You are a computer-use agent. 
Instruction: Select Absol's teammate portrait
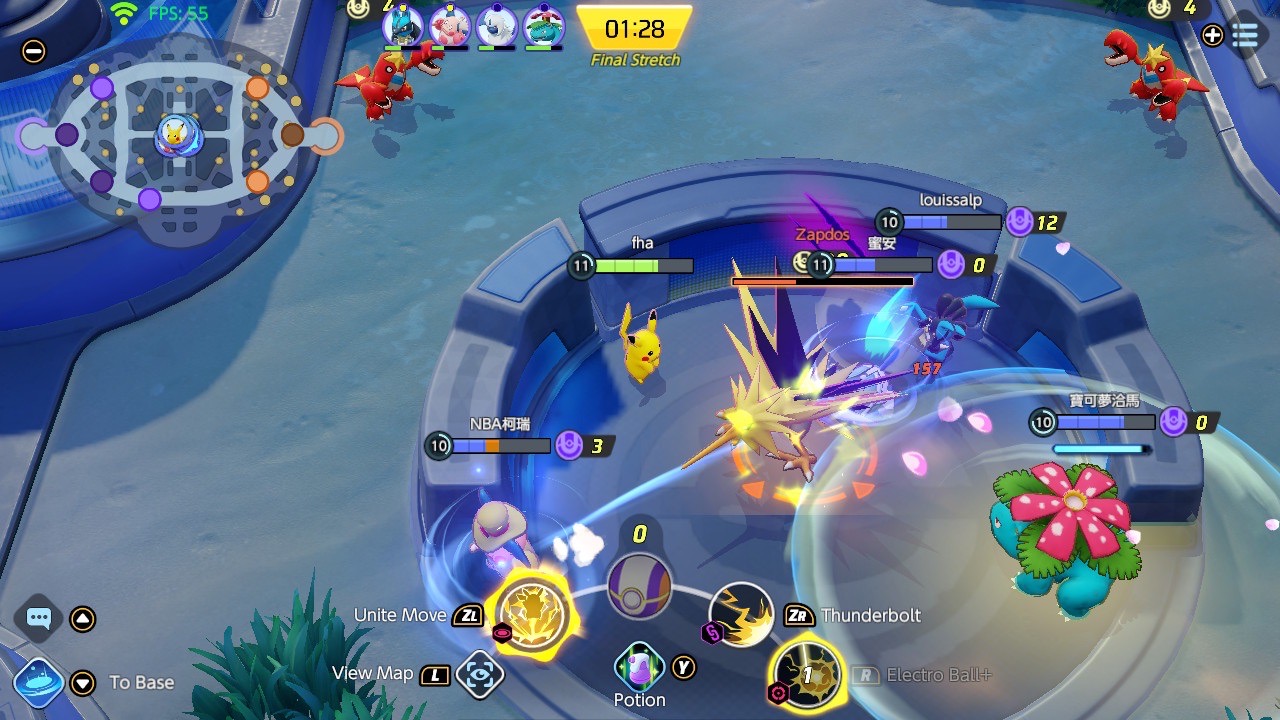click(x=497, y=25)
